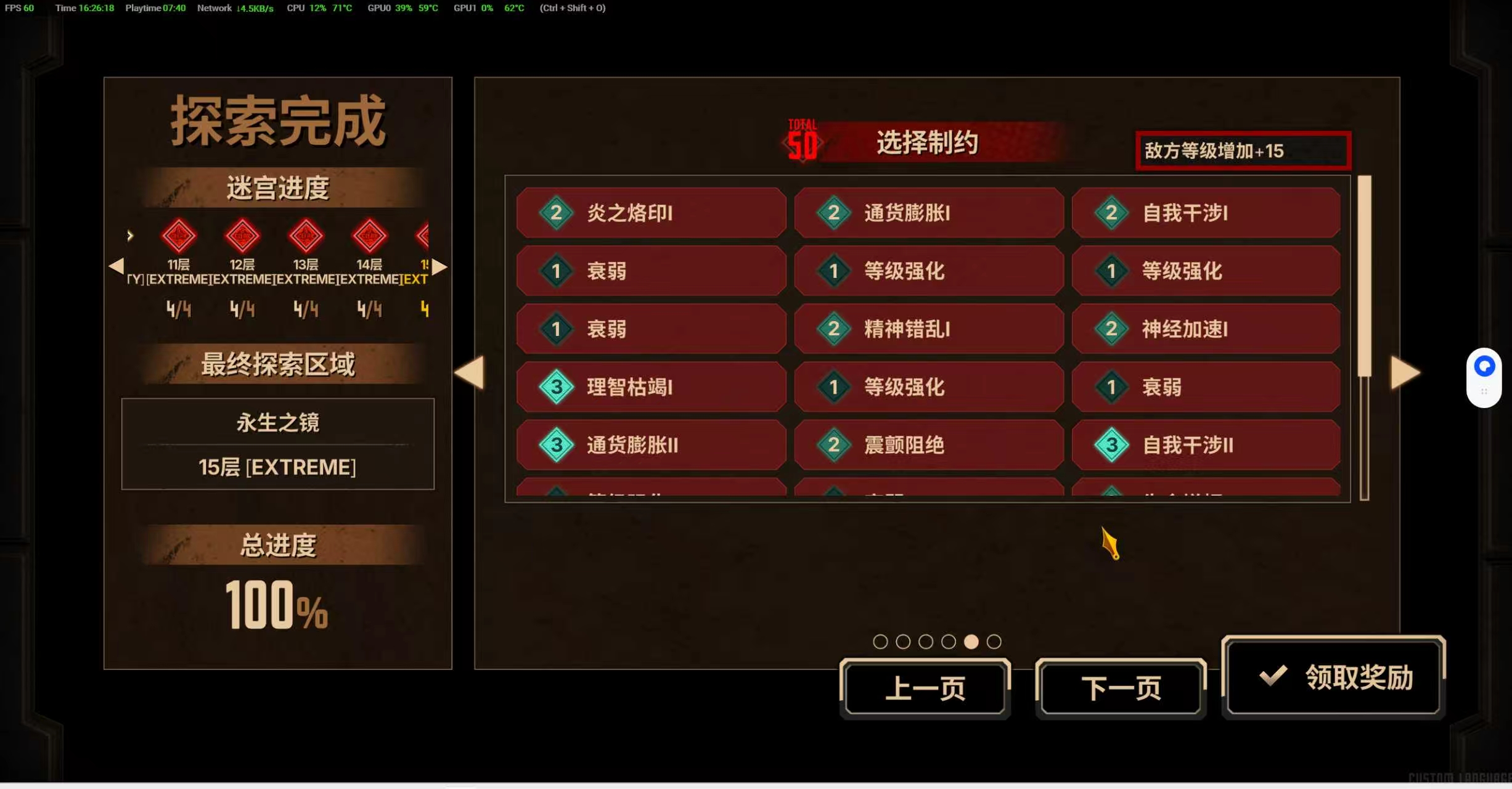Toggle the 通货膨胀II constraint

[x=651, y=445]
